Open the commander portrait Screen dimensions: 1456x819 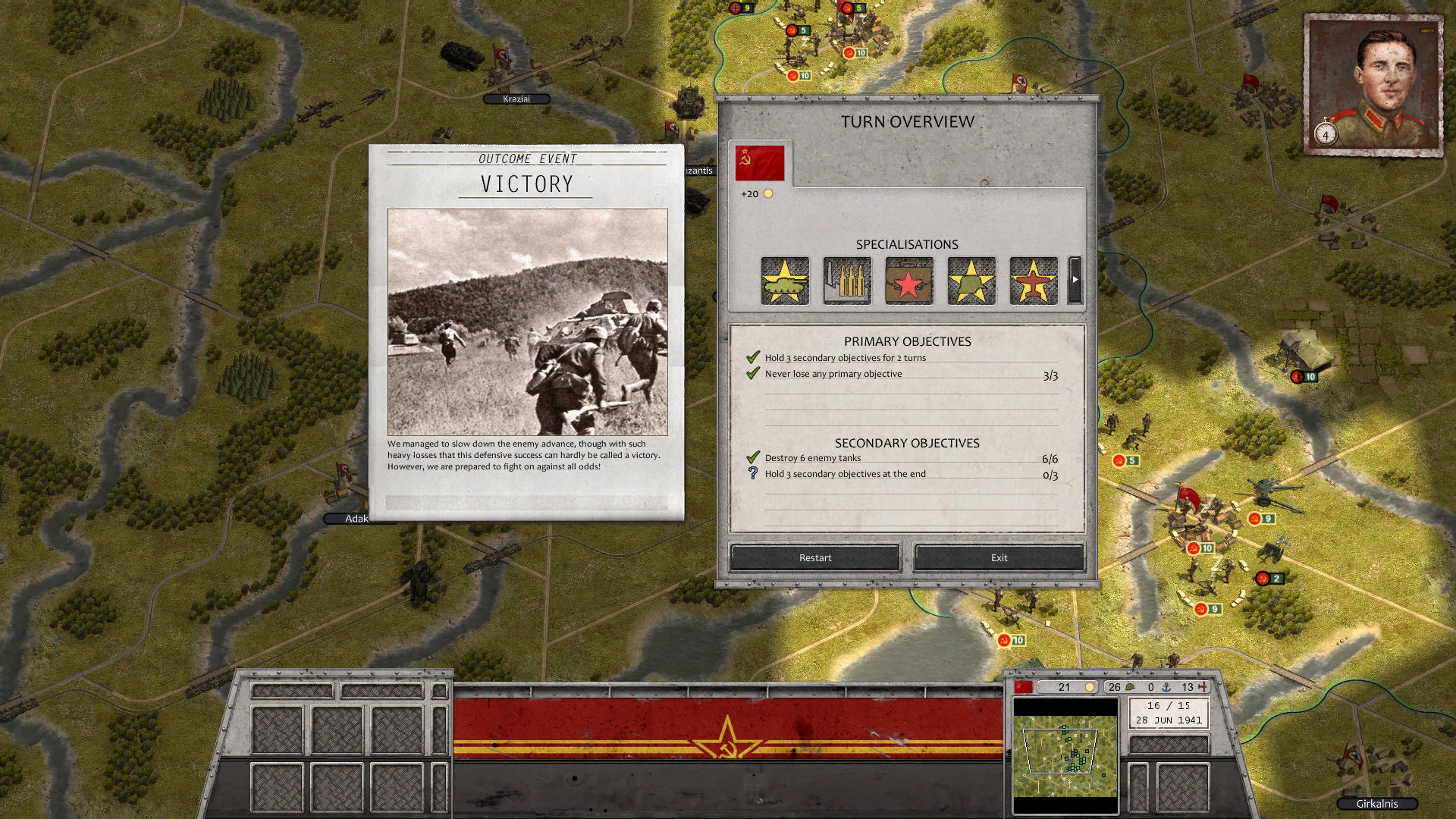pos(1373,85)
